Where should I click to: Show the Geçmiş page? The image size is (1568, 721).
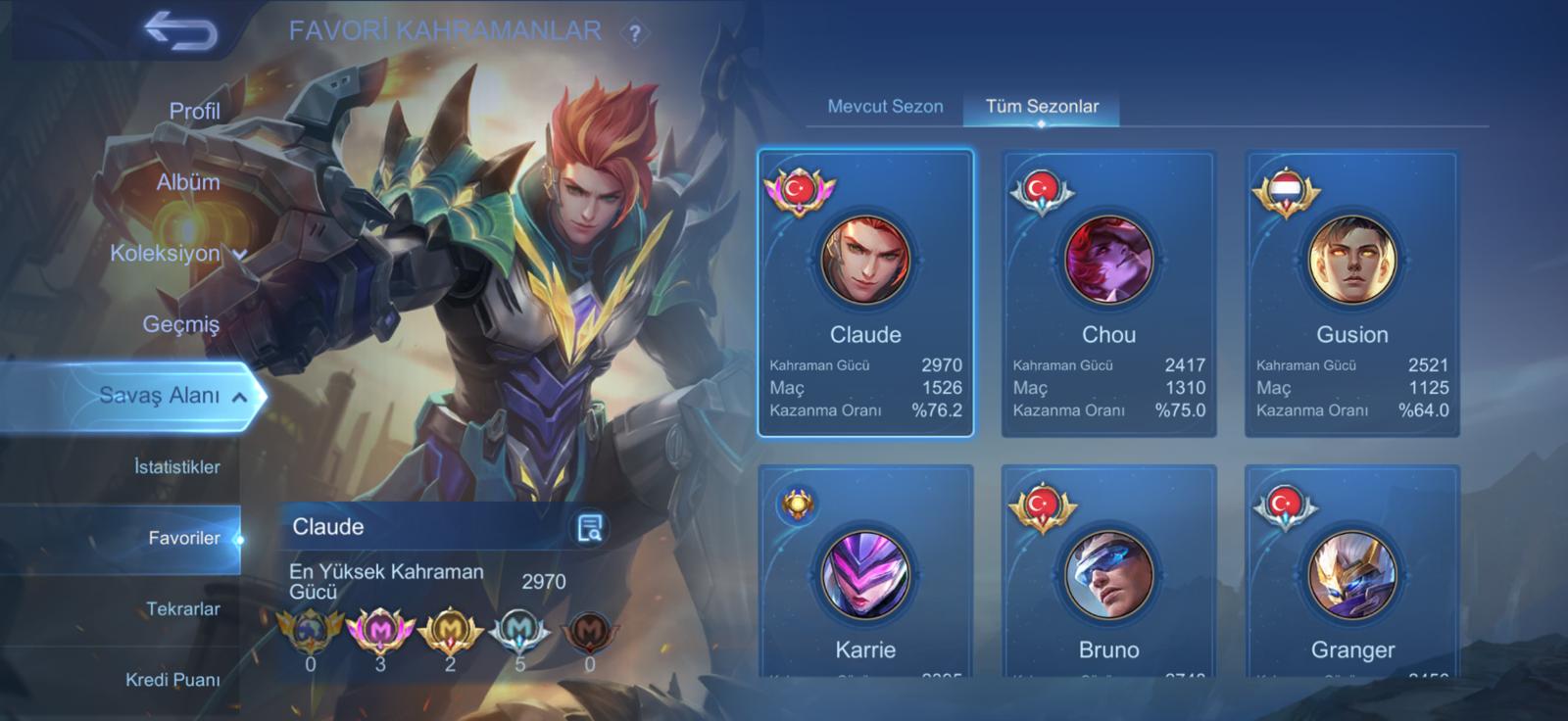pos(180,324)
